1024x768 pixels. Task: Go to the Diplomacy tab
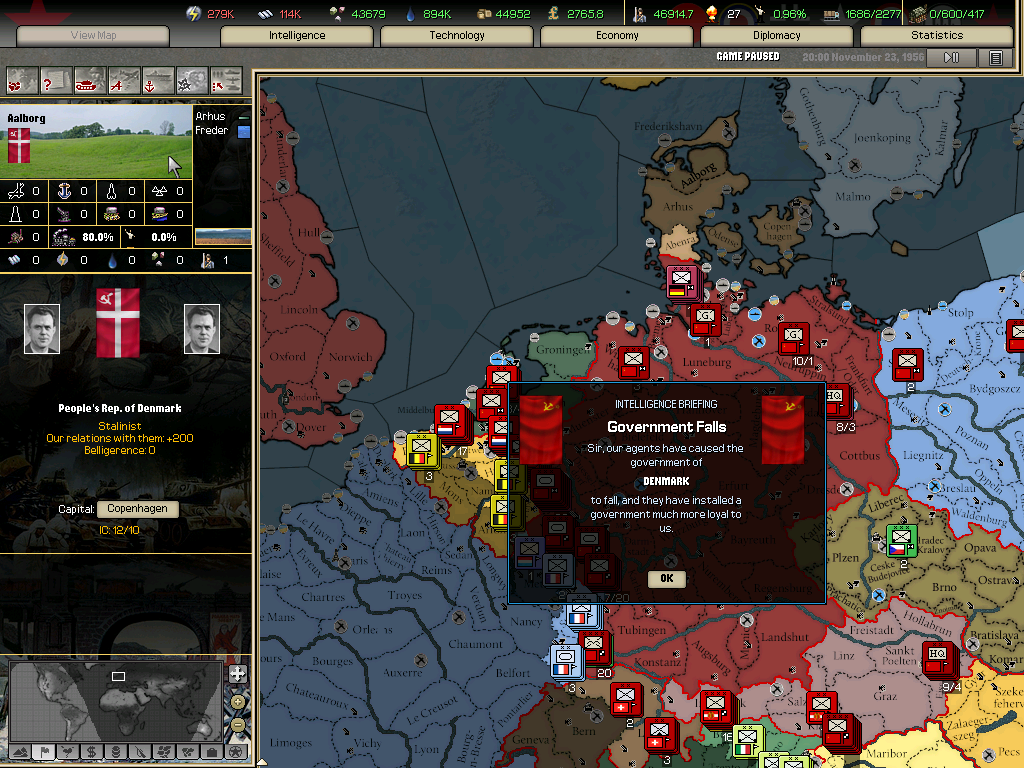pos(777,35)
